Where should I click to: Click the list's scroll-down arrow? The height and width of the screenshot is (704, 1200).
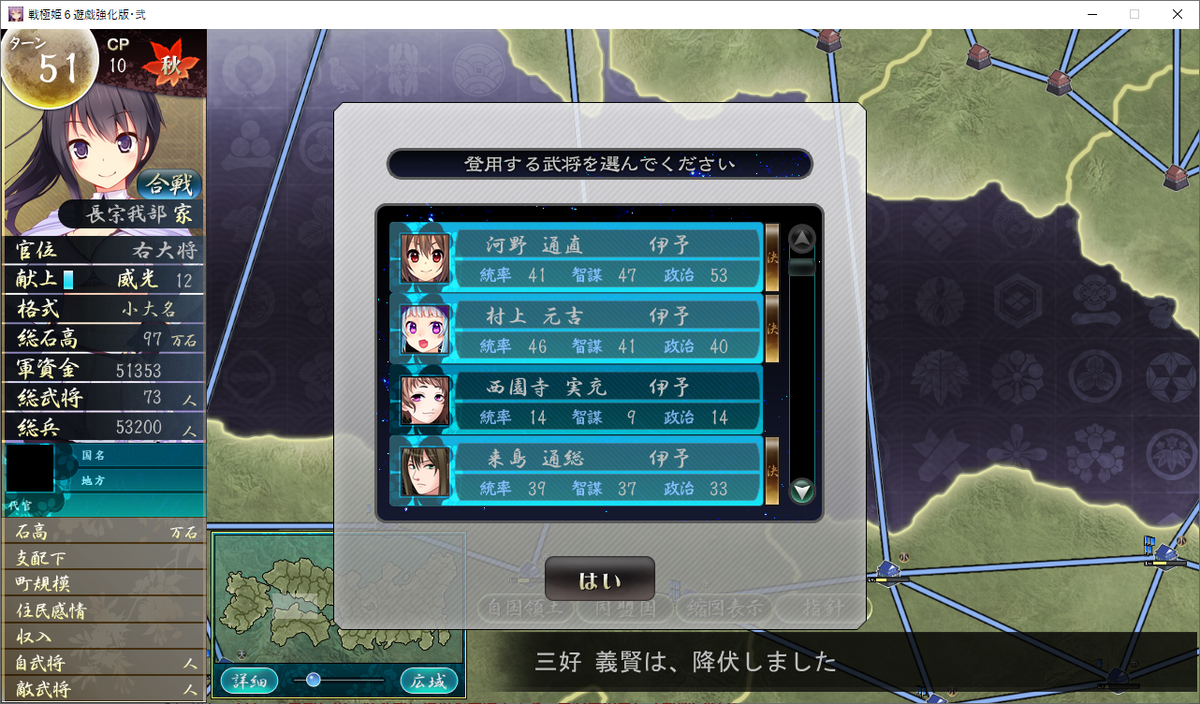point(802,490)
